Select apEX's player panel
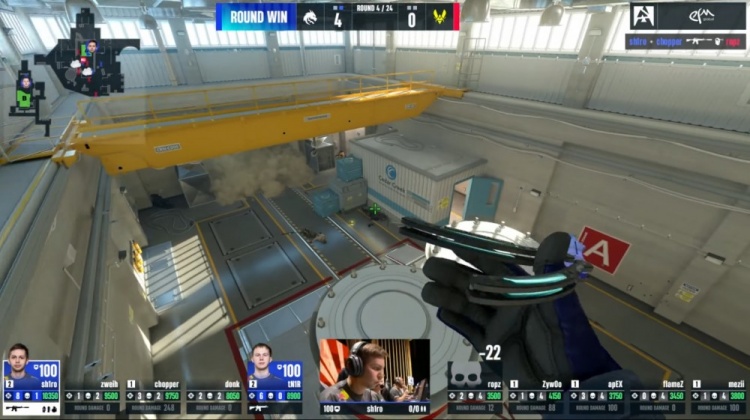This screenshot has height=420, width=750. coord(598,396)
